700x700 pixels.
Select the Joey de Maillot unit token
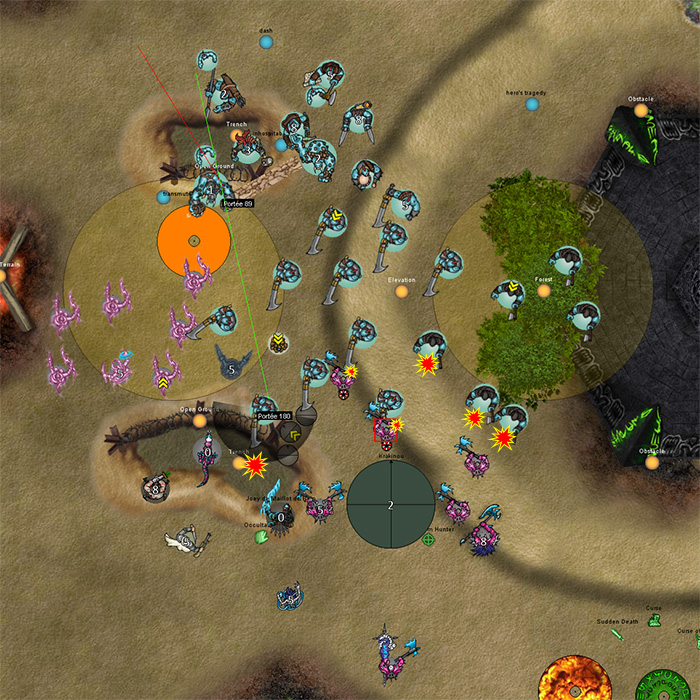(281, 517)
